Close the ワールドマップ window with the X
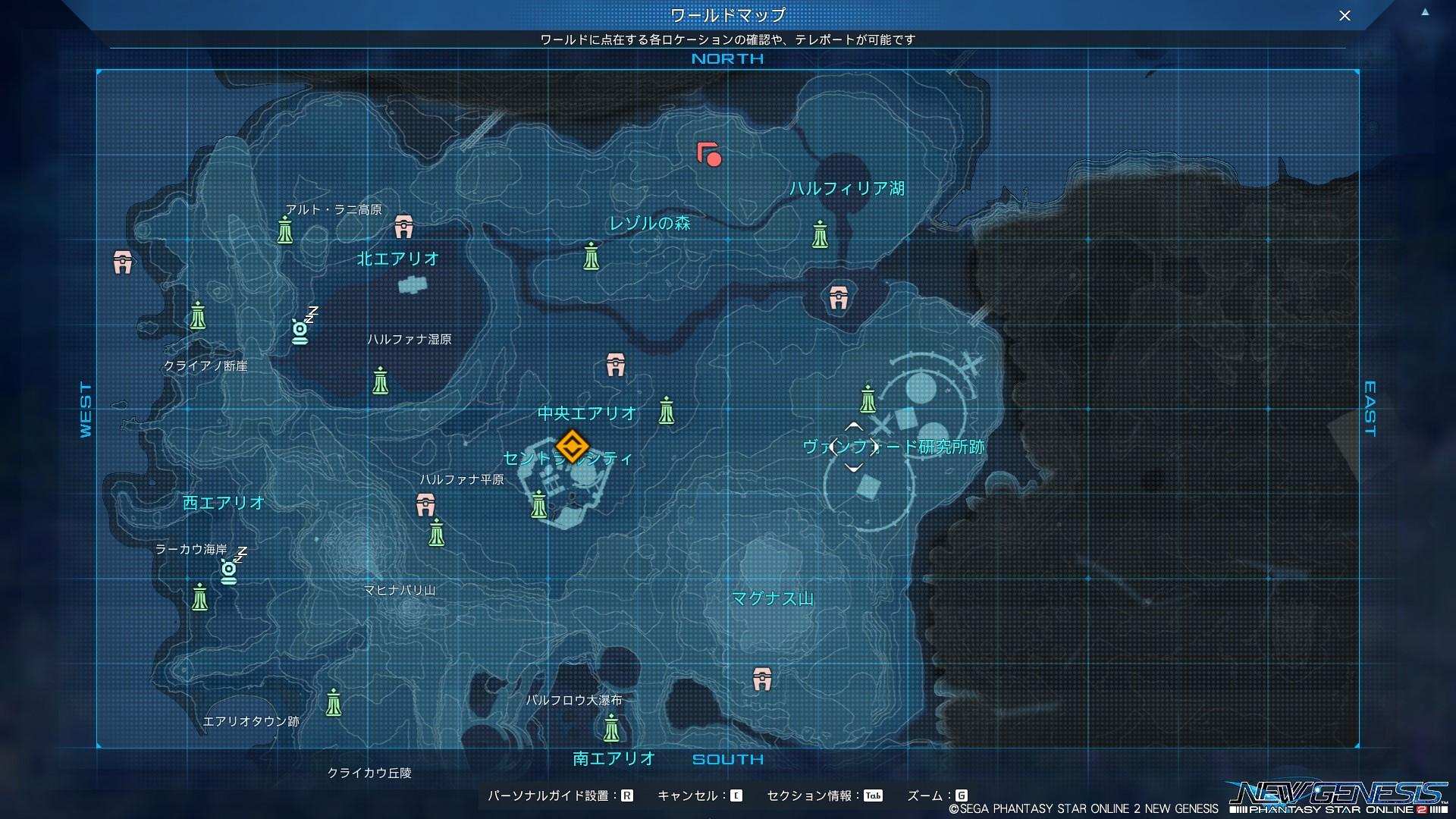 coord(1343,14)
